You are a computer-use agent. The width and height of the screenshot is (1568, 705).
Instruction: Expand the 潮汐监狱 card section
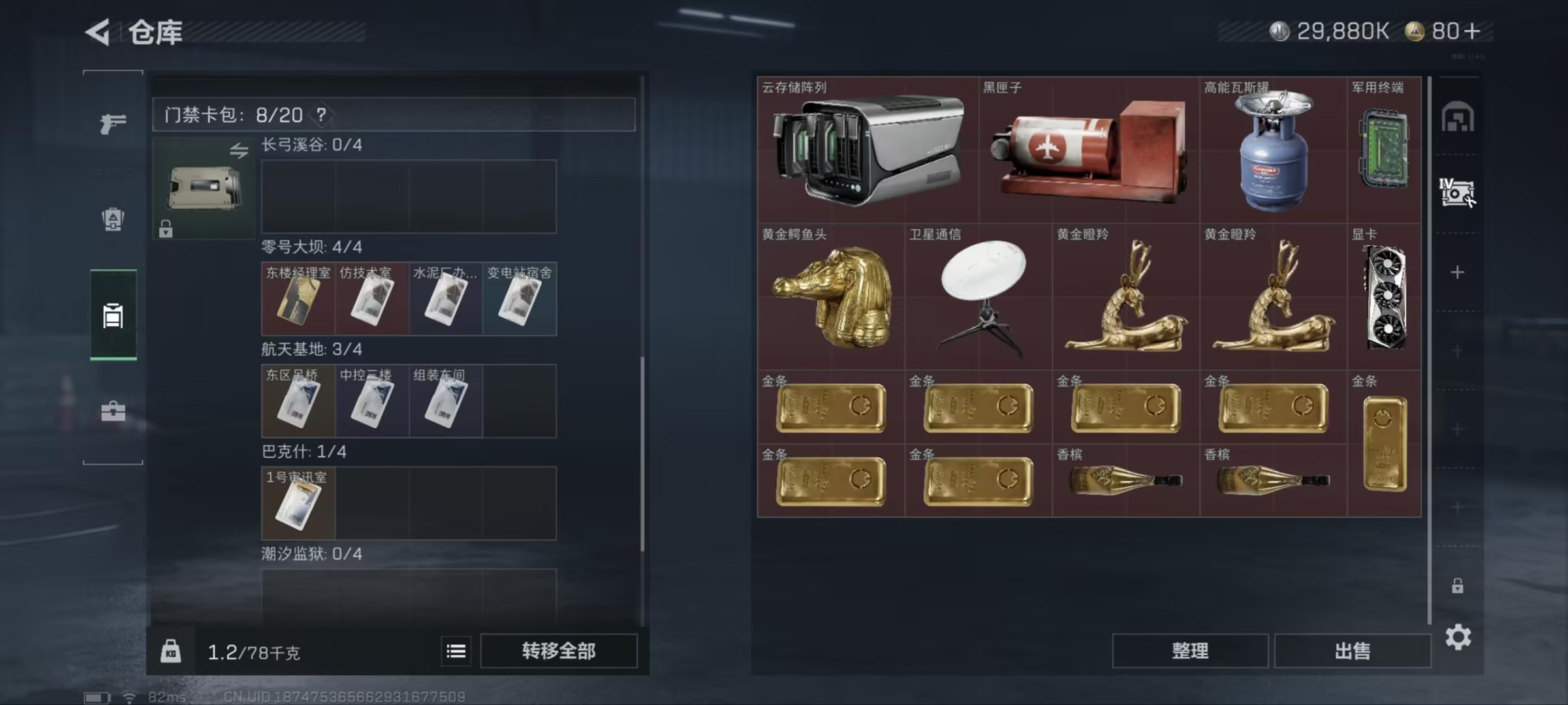tap(309, 554)
